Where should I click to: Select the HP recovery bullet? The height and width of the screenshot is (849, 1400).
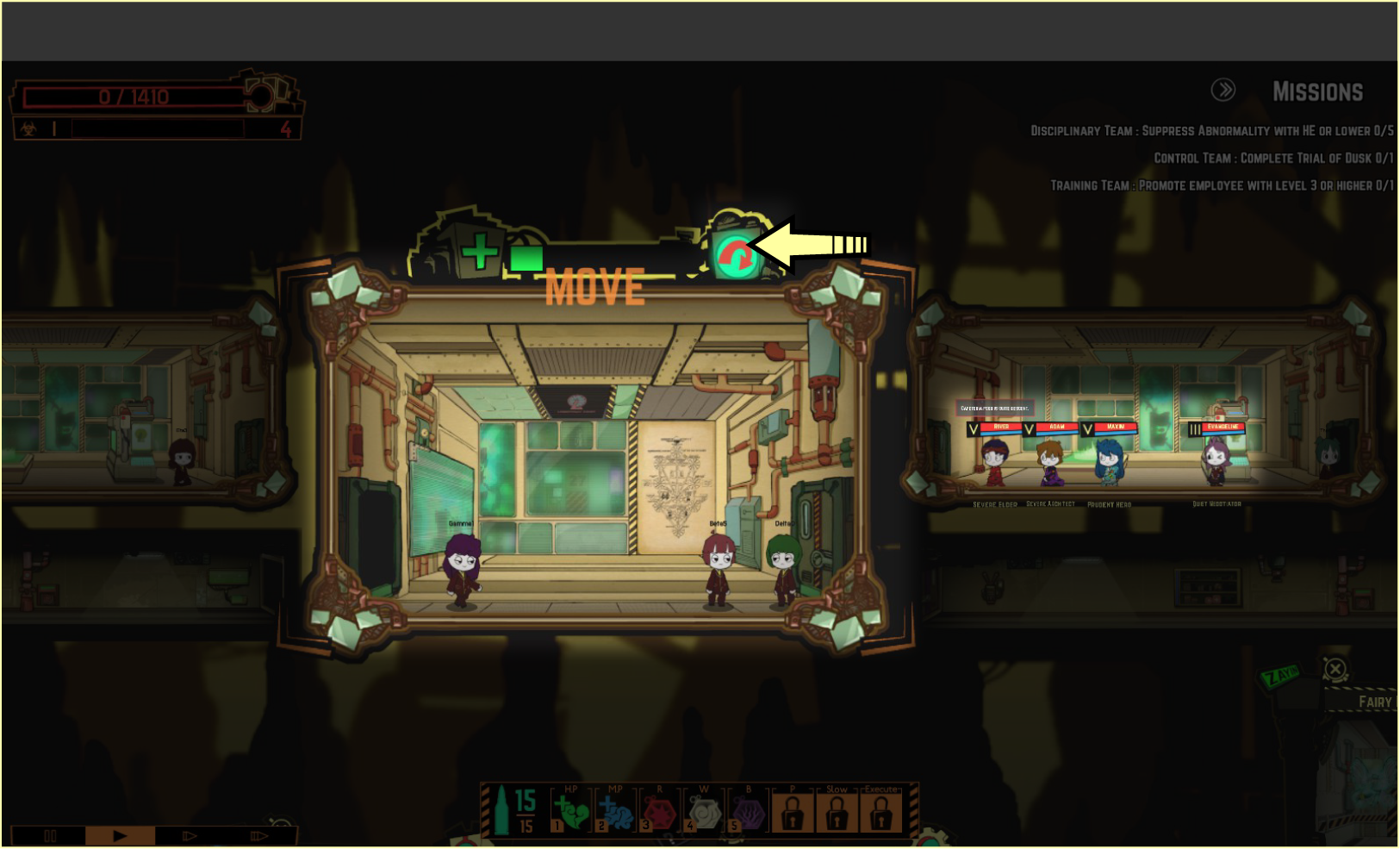pyautogui.click(x=569, y=812)
